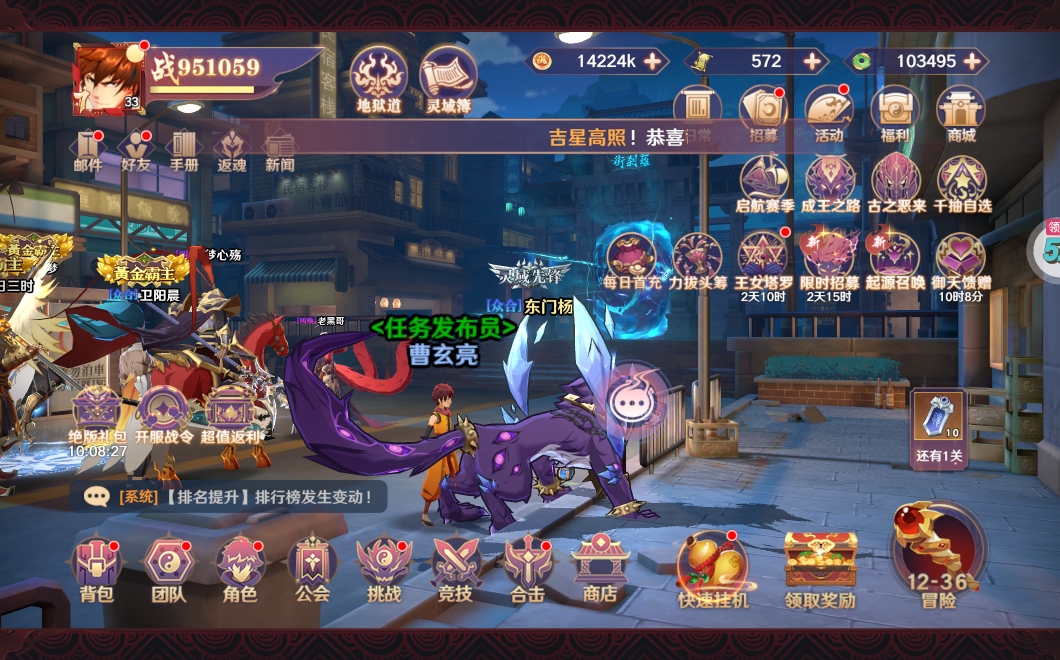This screenshot has width=1060, height=660.
Task: Open the 商店 shop
Action: 599,568
